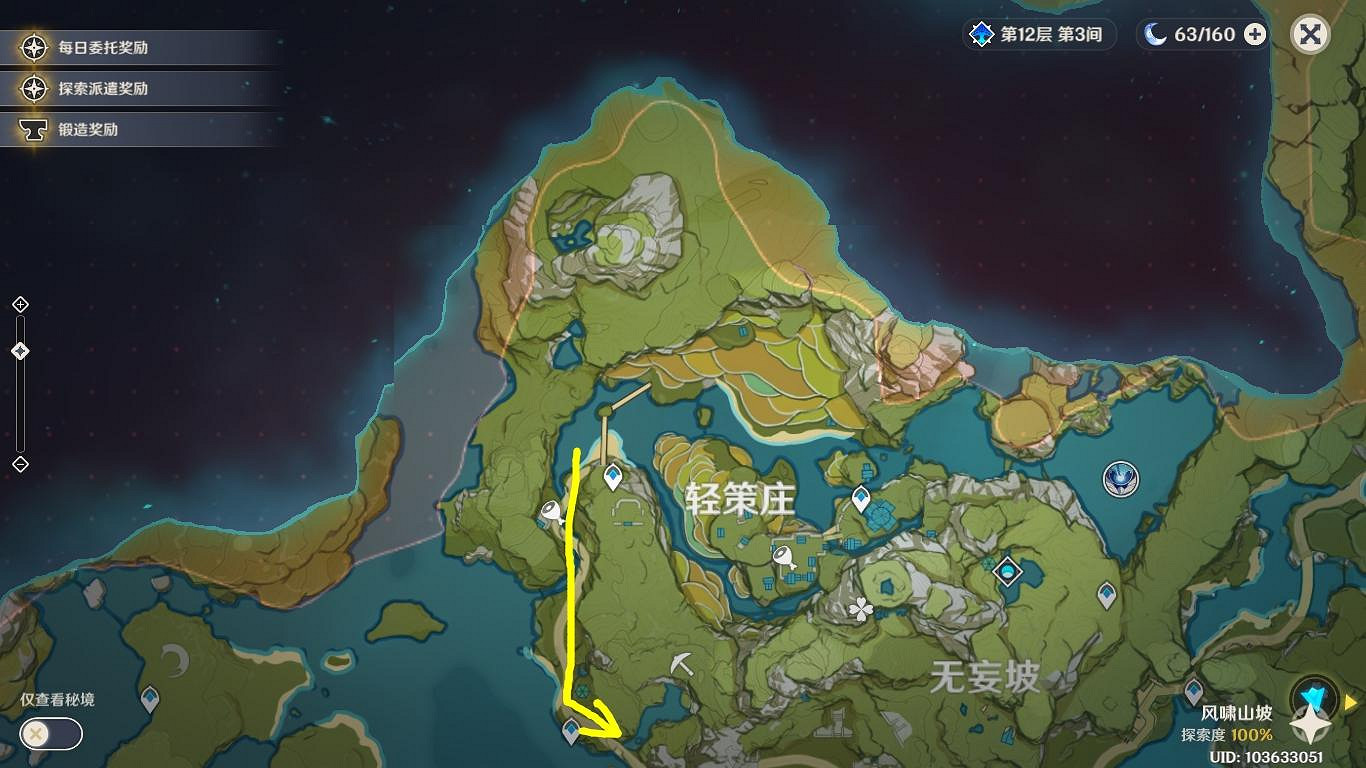This screenshot has height=768, width=1366.
Task: Click the white oval marker west of Qingce Village
Action: tap(548, 512)
